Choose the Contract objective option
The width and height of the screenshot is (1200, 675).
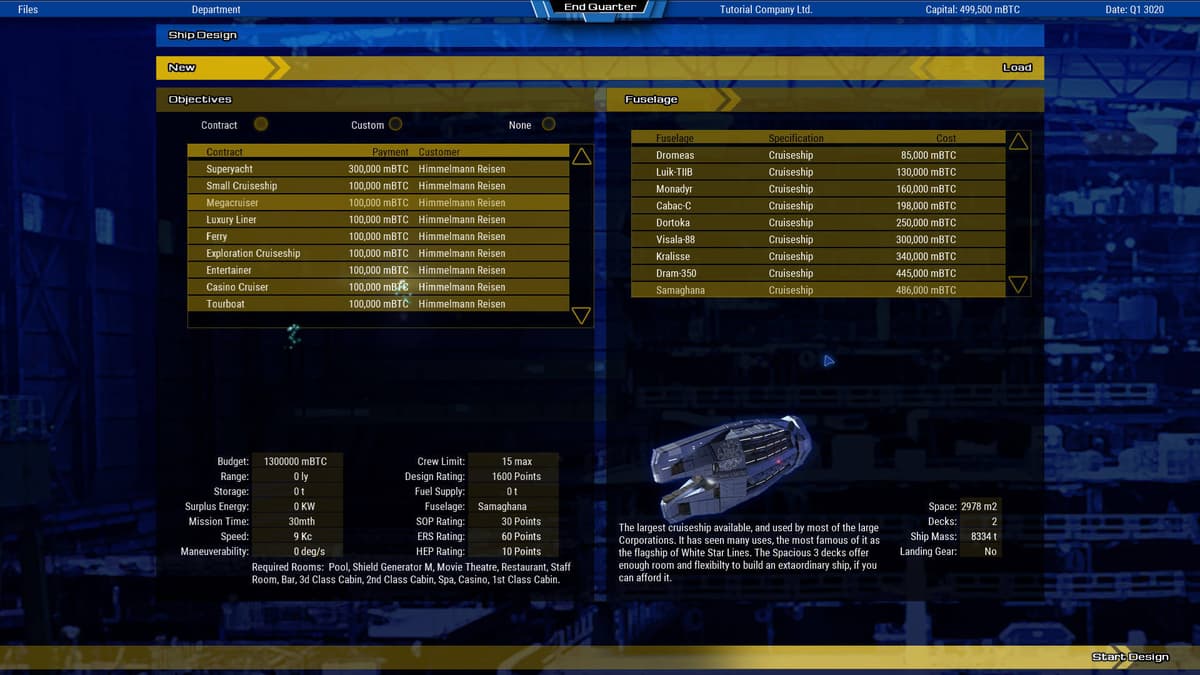point(260,125)
